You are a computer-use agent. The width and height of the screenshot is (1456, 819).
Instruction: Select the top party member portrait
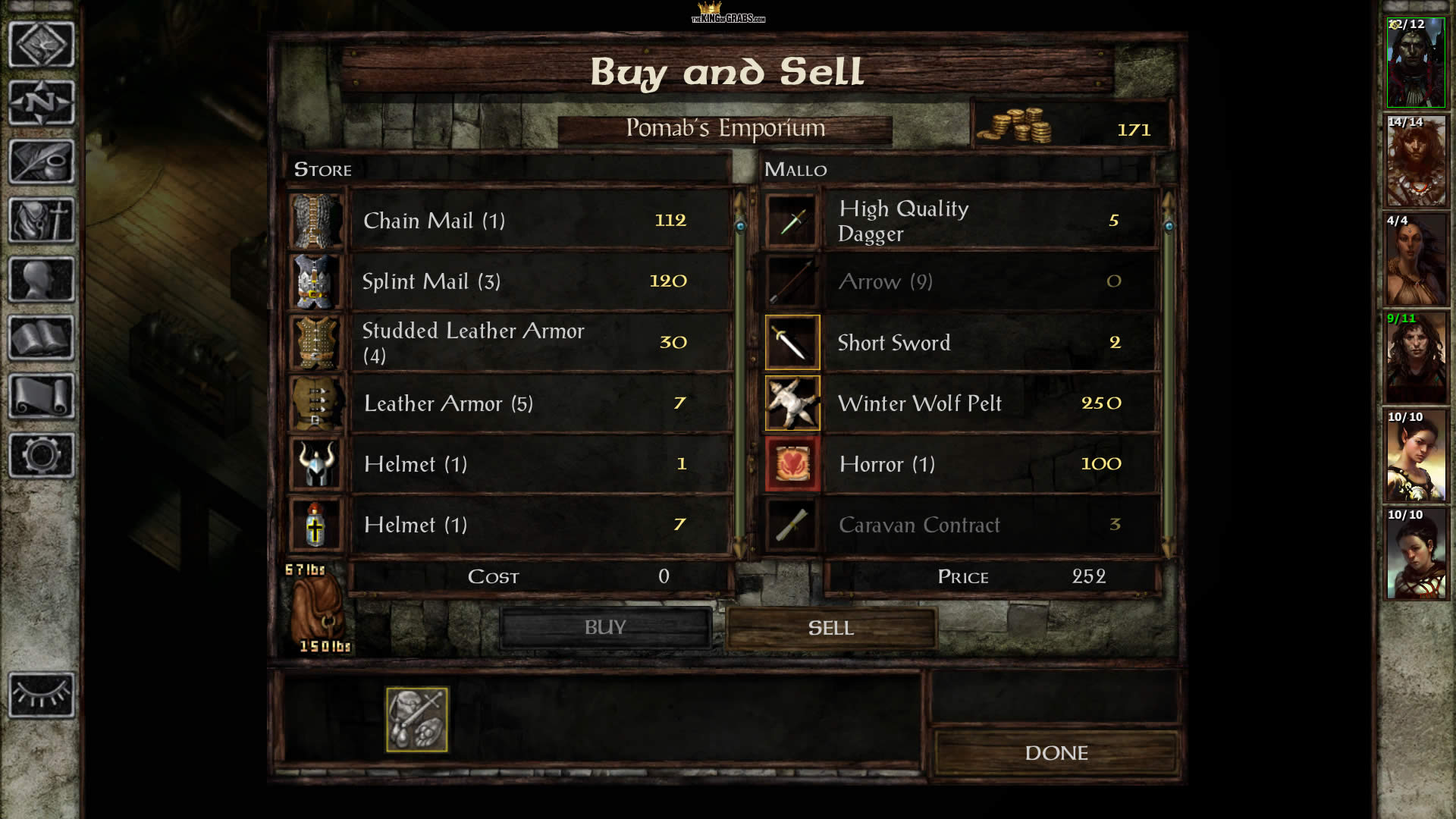coord(1416,63)
